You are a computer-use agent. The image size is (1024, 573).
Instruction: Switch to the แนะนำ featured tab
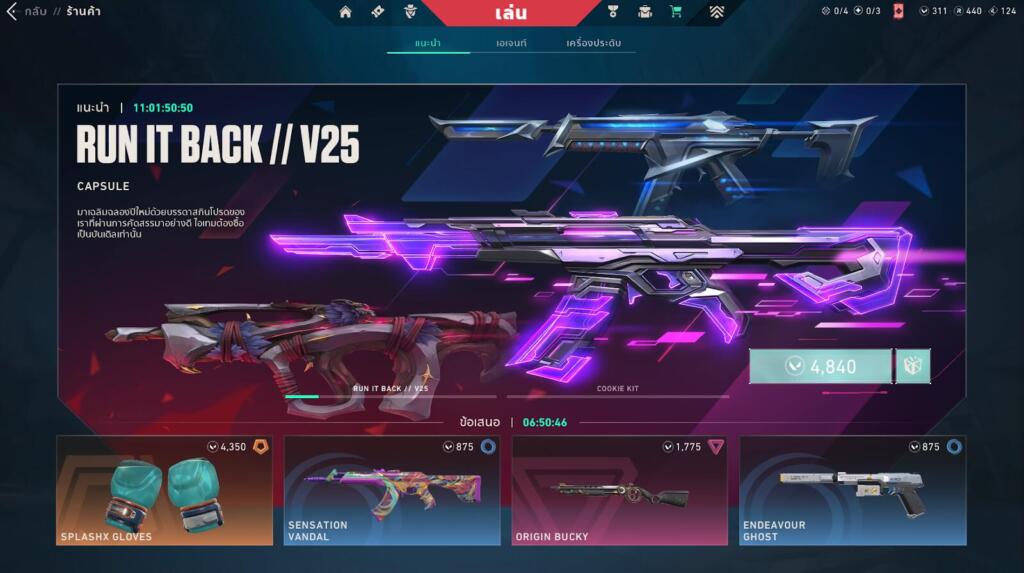click(428, 43)
